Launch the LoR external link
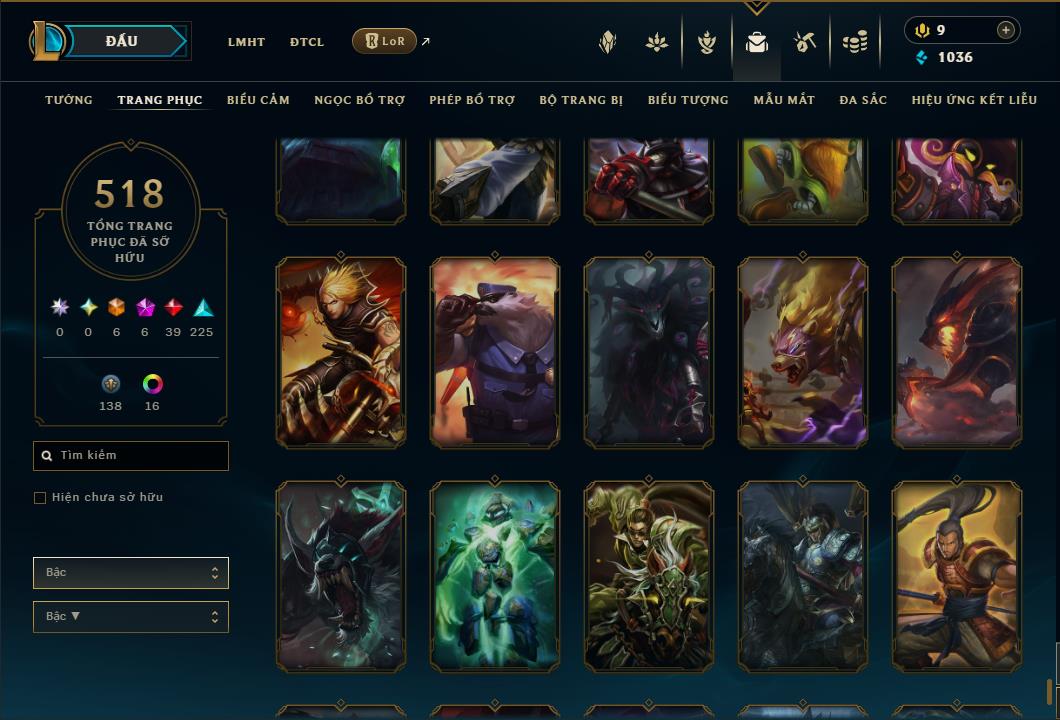The image size is (1060, 720). coord(385,41)
